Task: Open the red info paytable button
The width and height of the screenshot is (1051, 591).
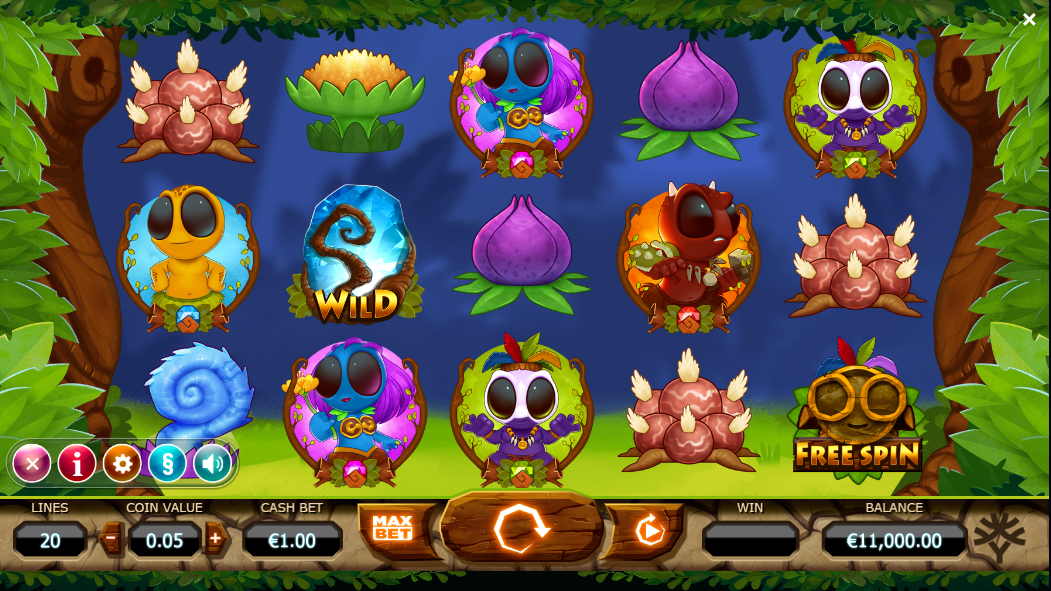Action: (x=77, y=463)
